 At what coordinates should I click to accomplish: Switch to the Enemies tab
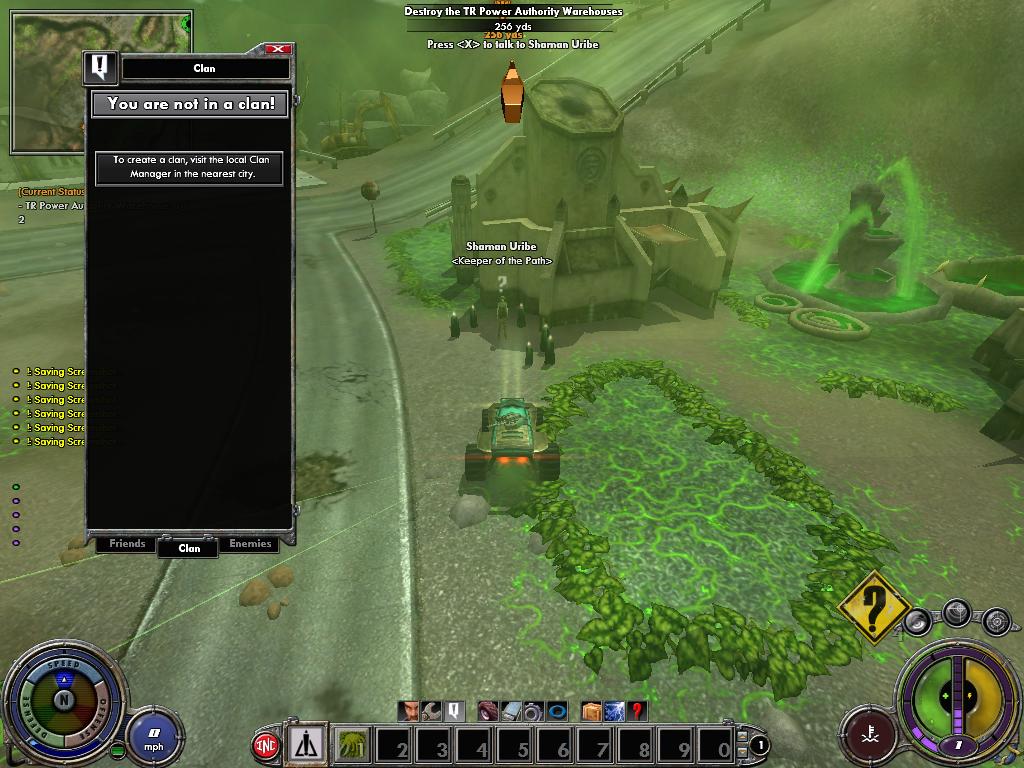[250, 544]
